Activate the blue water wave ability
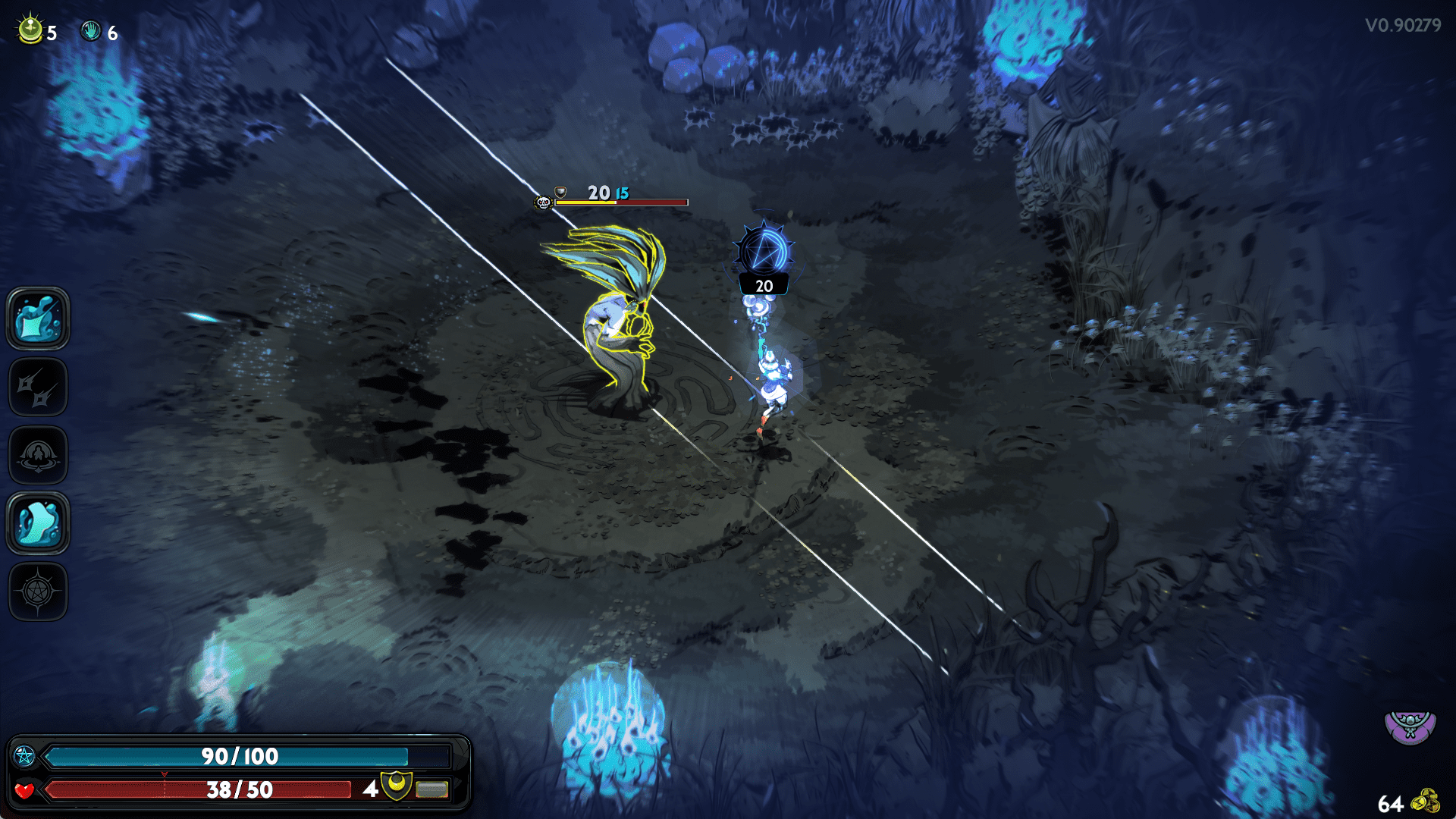This screenshot has width=1456, height=819. click(38, 523)
